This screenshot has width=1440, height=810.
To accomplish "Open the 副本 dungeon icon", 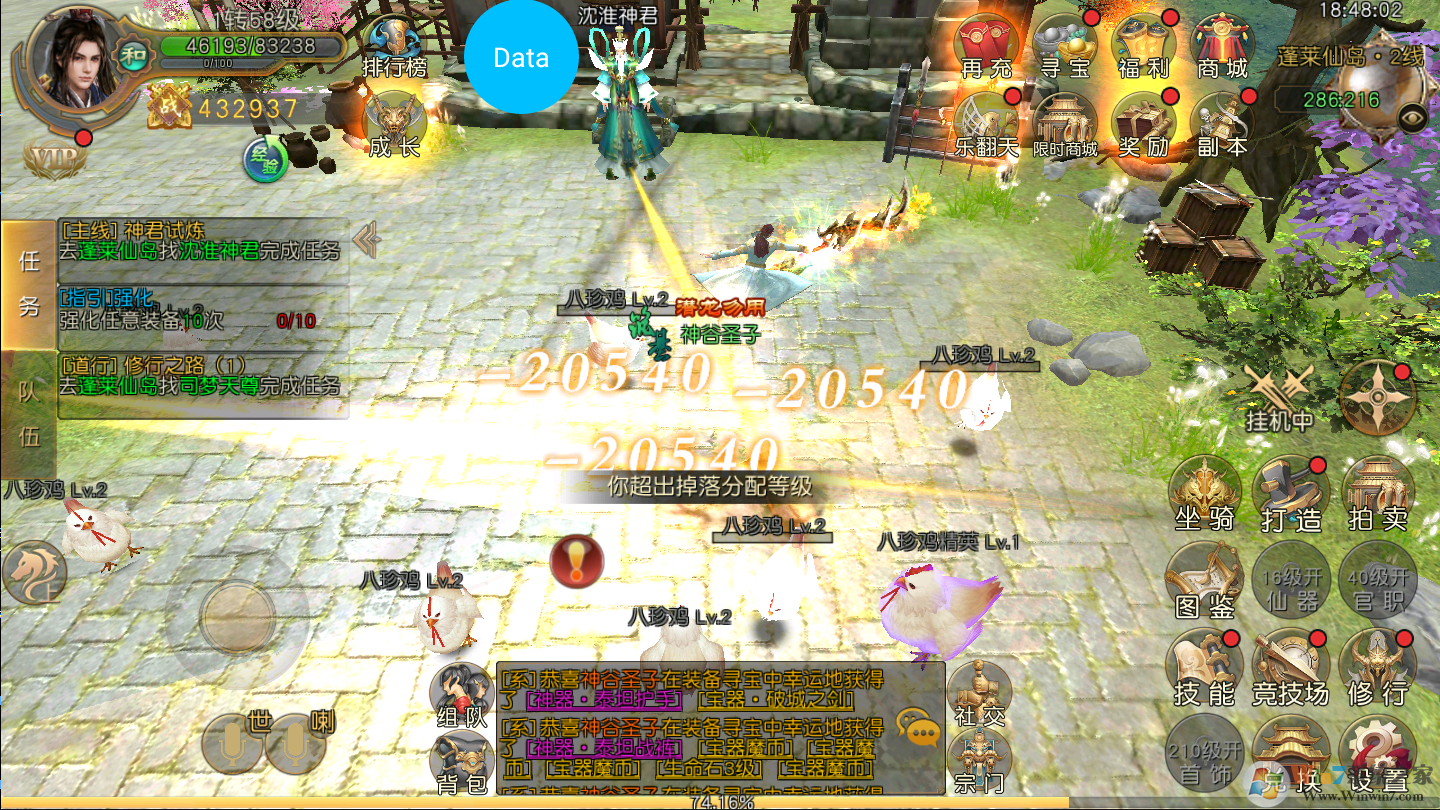I will pyautogui.click(x=1222, y=125).
